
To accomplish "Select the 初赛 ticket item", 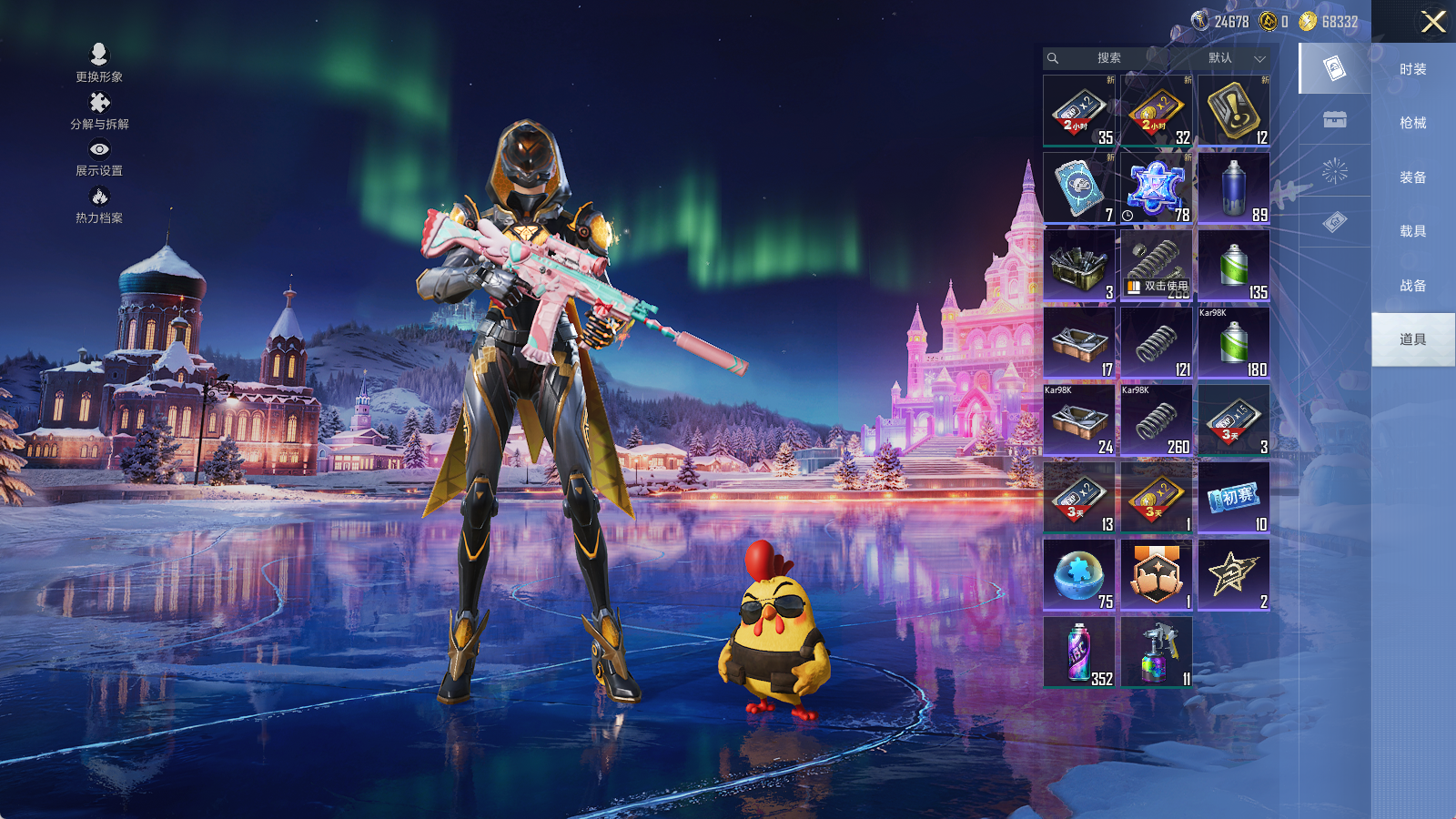I will (x=1234, y=498).
